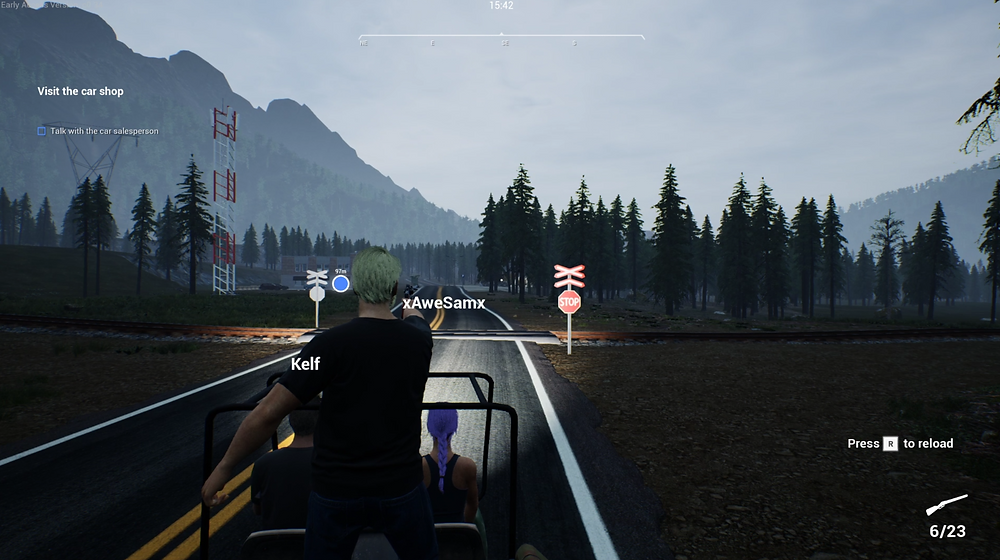
Task: Select the blue objective waypoint marker
Action: (x=341, y=284)
